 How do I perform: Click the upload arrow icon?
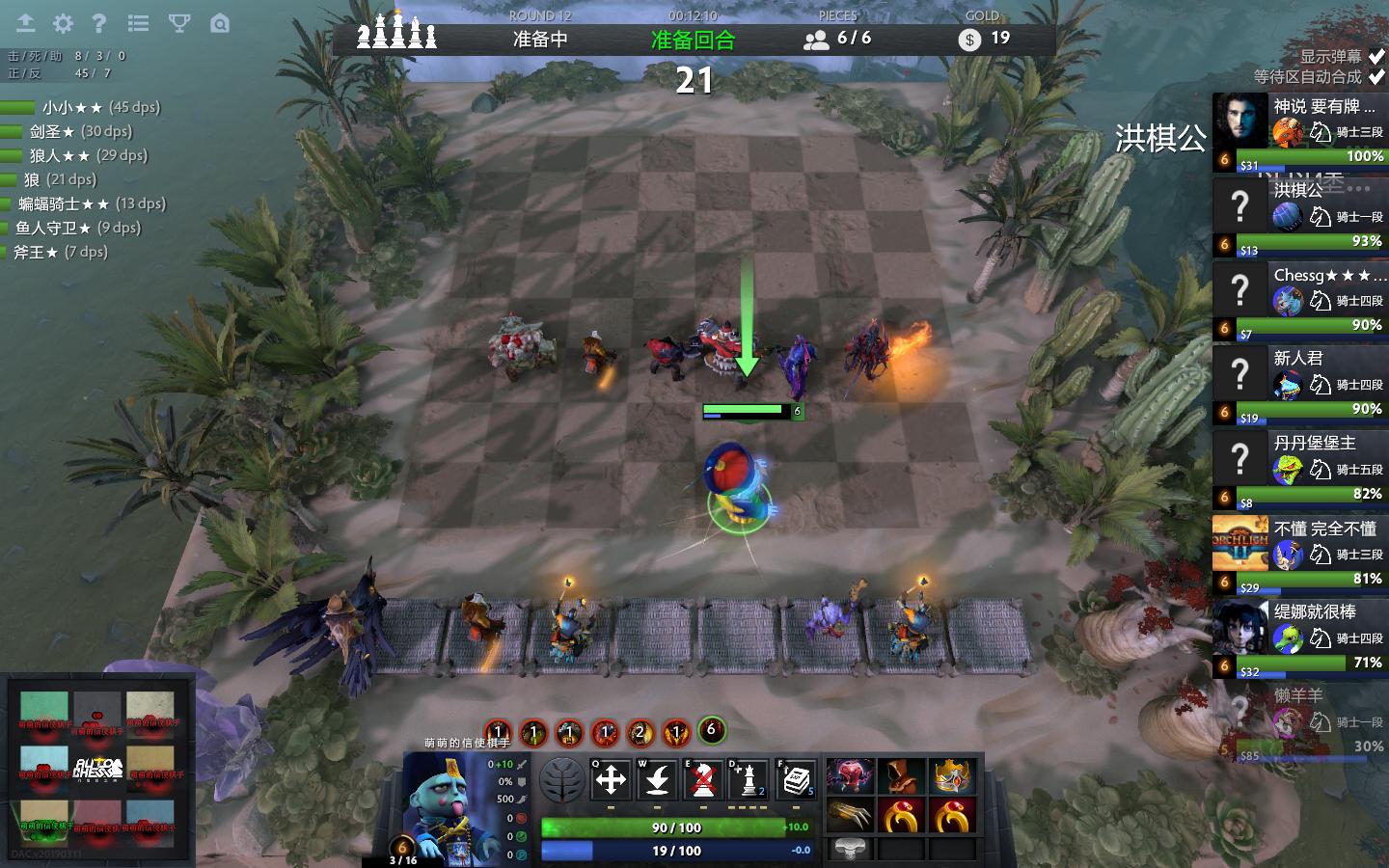[26, 23]
